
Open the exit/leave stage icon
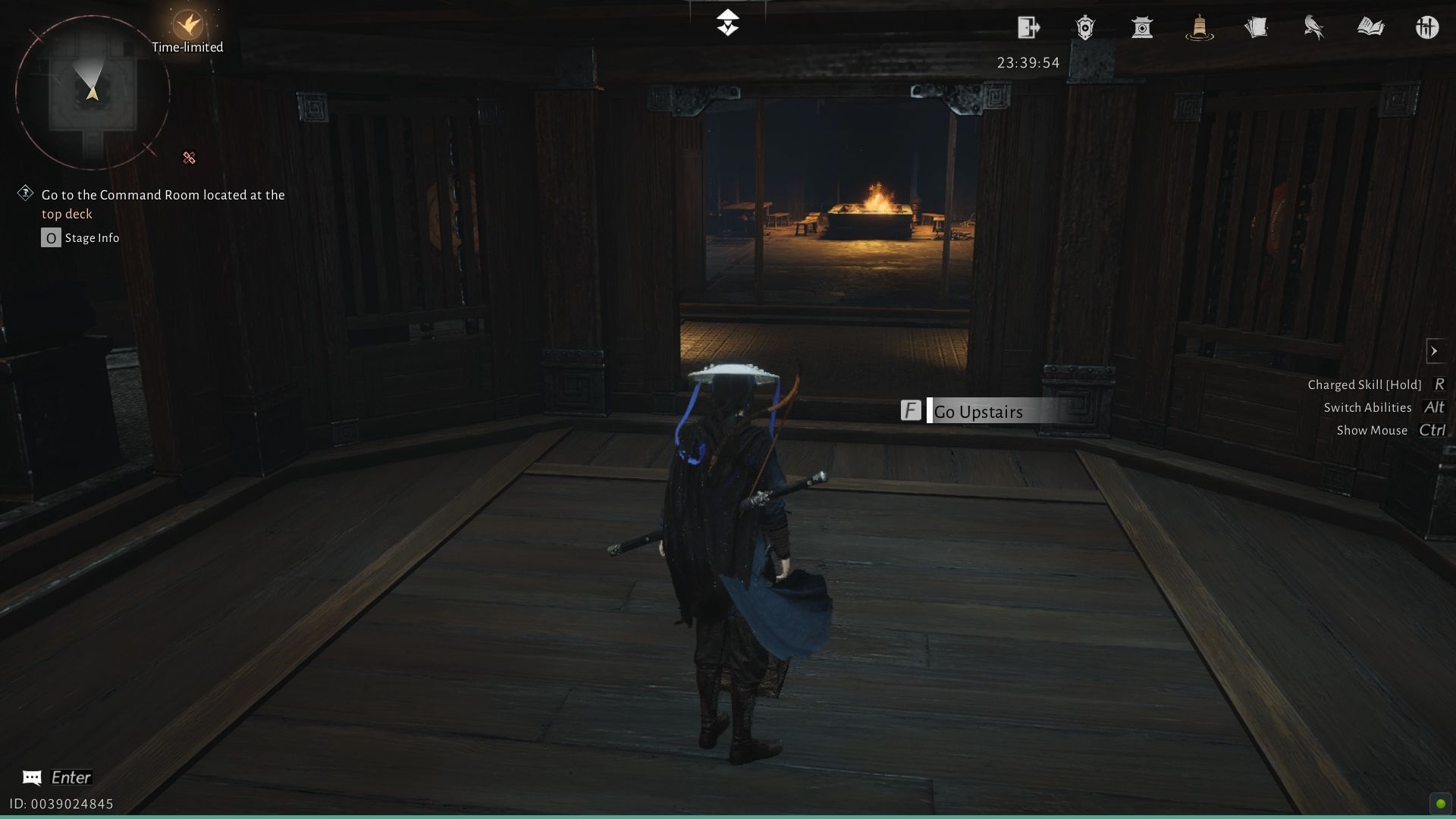[1028, 27]
